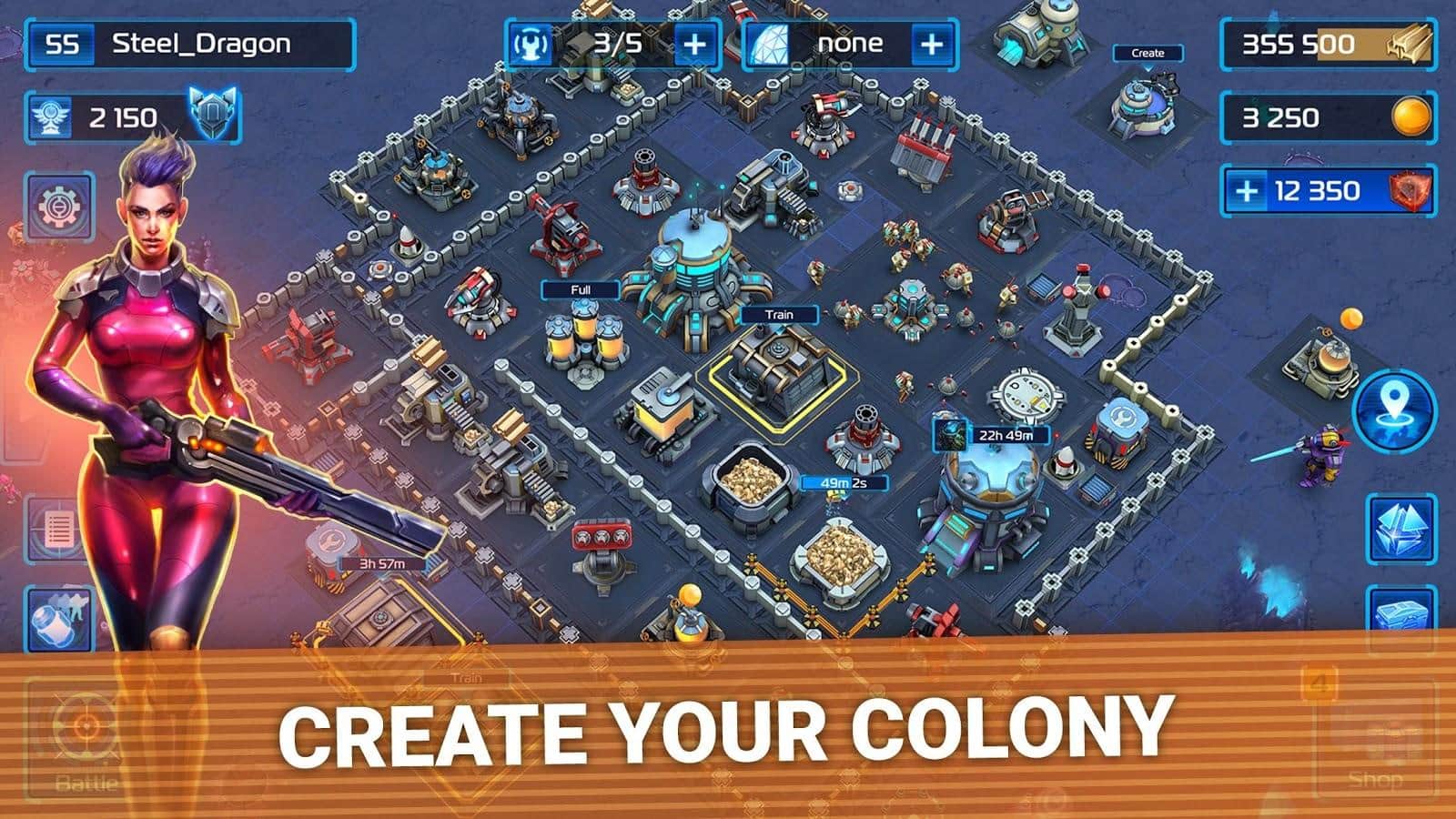The image size is (1456, 819).
Task: Open the settings gear icon
Action: point(56,206)
